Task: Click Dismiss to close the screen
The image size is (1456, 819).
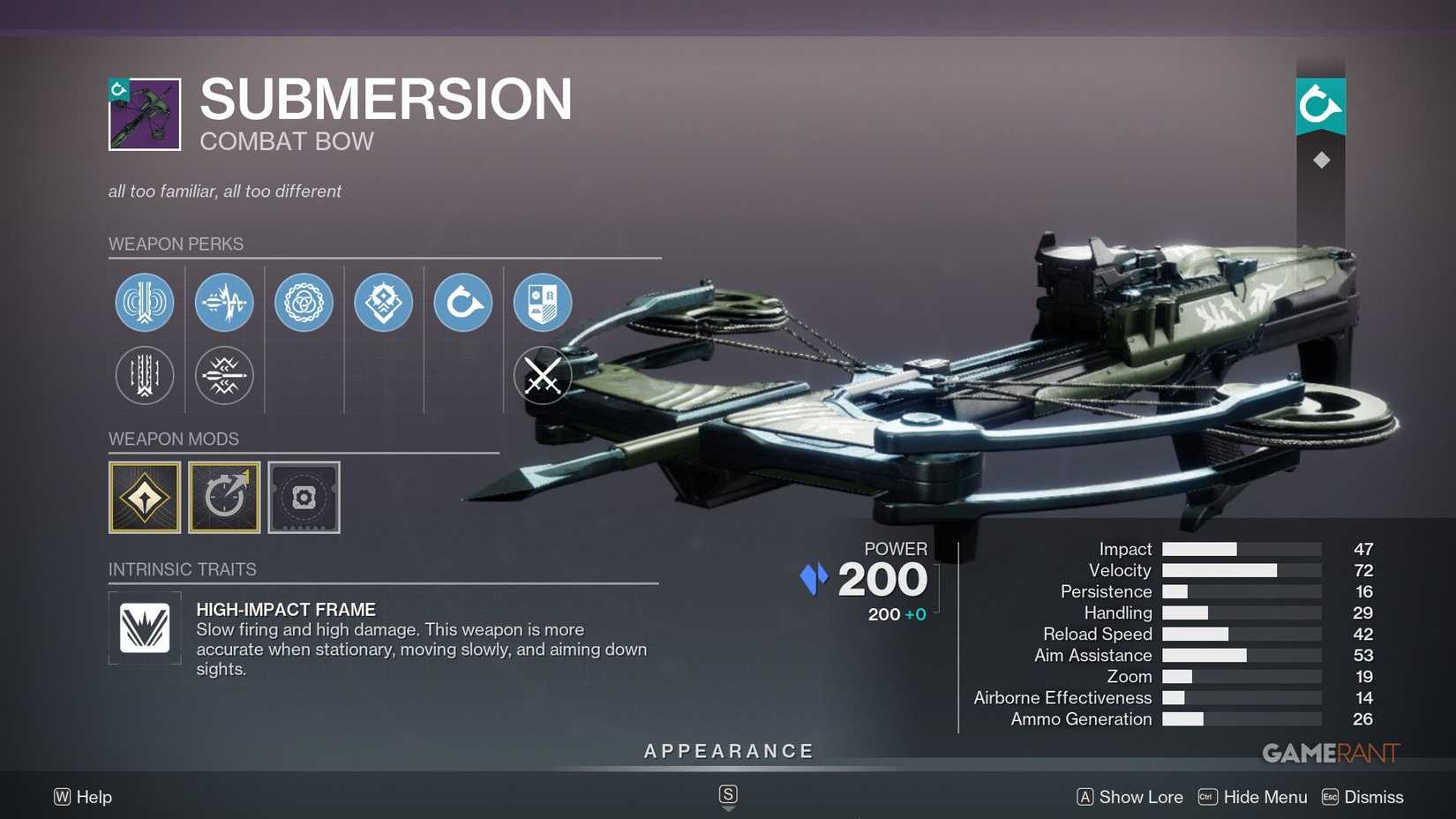Action: [x=1373, y=796]
